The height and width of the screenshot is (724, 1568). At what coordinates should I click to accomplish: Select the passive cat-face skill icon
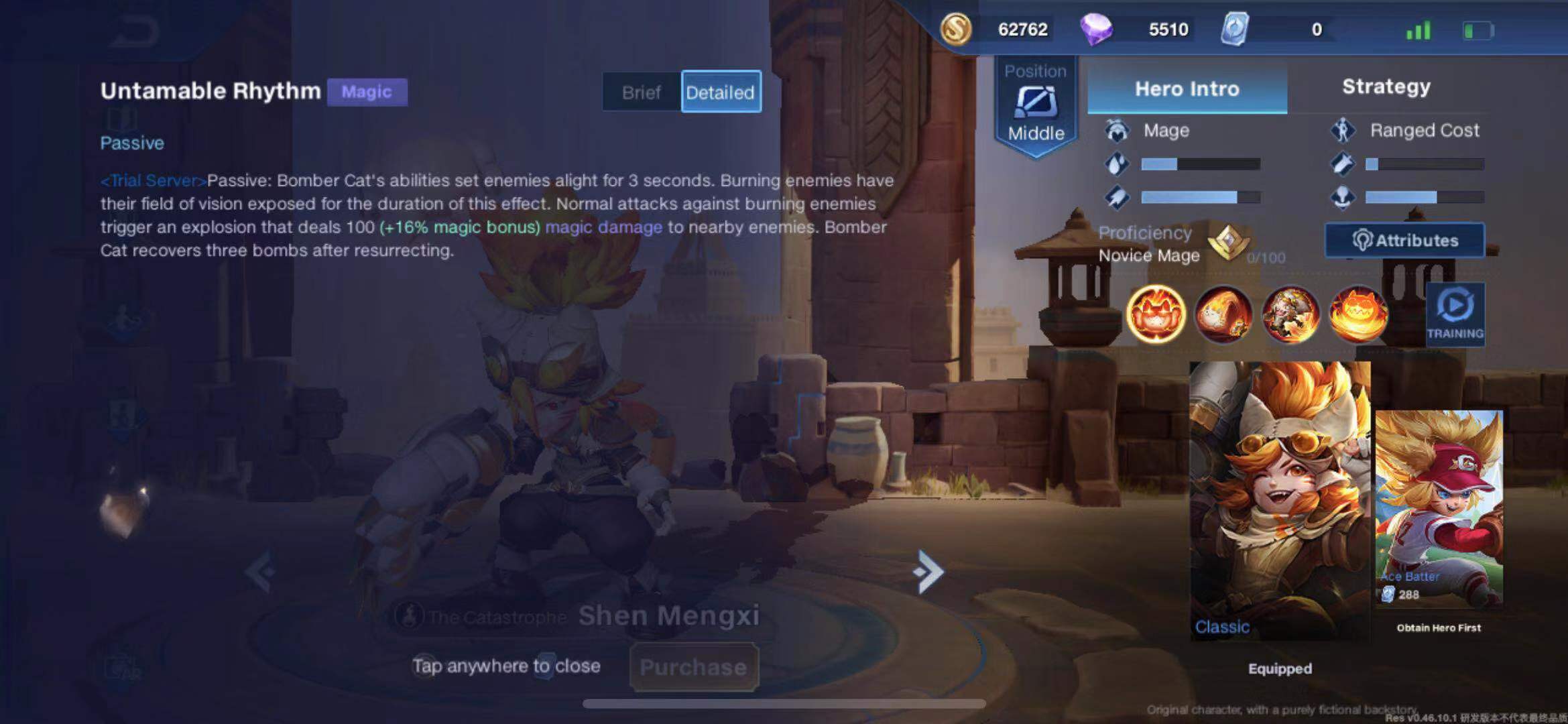1156,314
